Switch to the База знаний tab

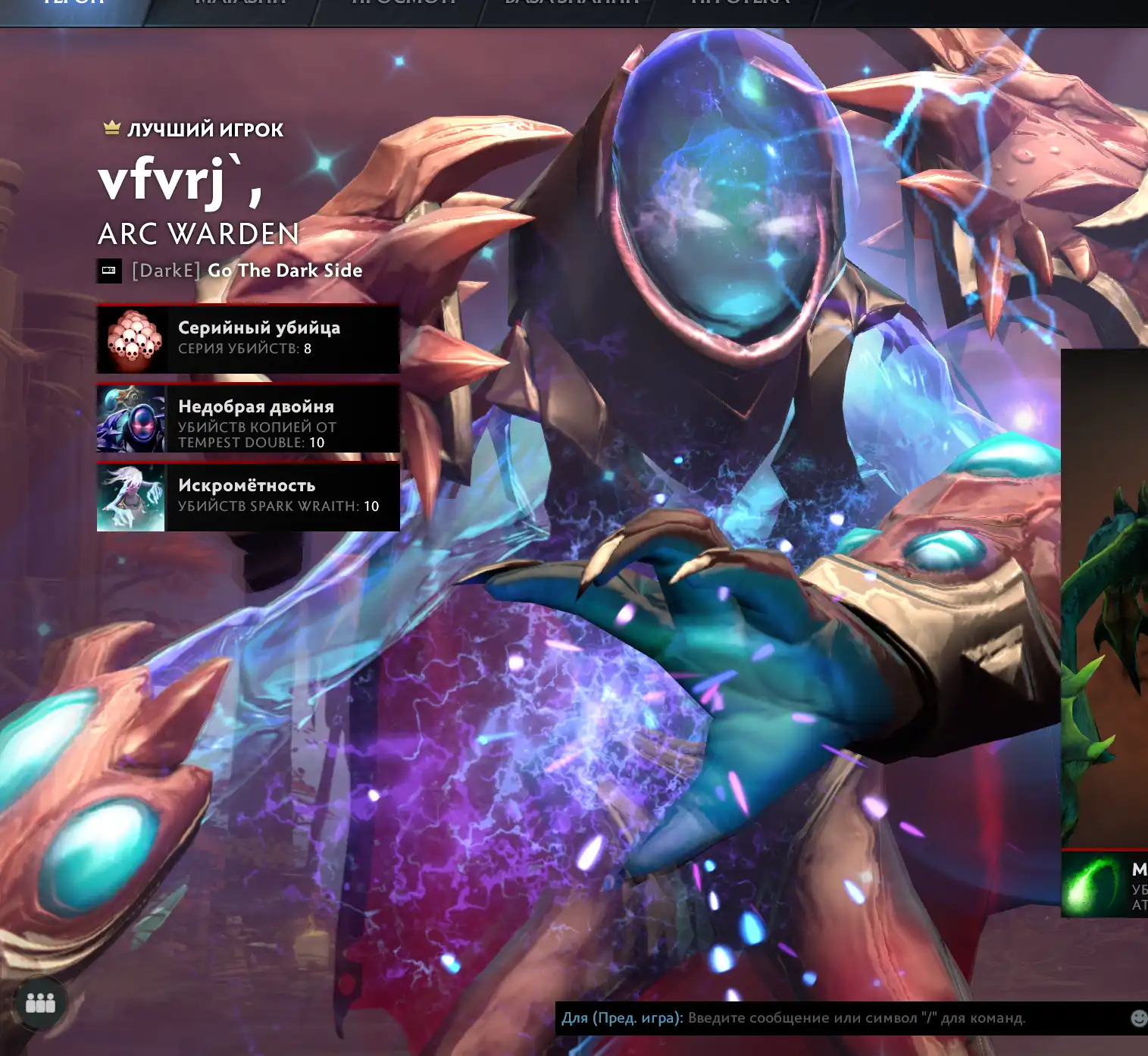tap(571, 4)
